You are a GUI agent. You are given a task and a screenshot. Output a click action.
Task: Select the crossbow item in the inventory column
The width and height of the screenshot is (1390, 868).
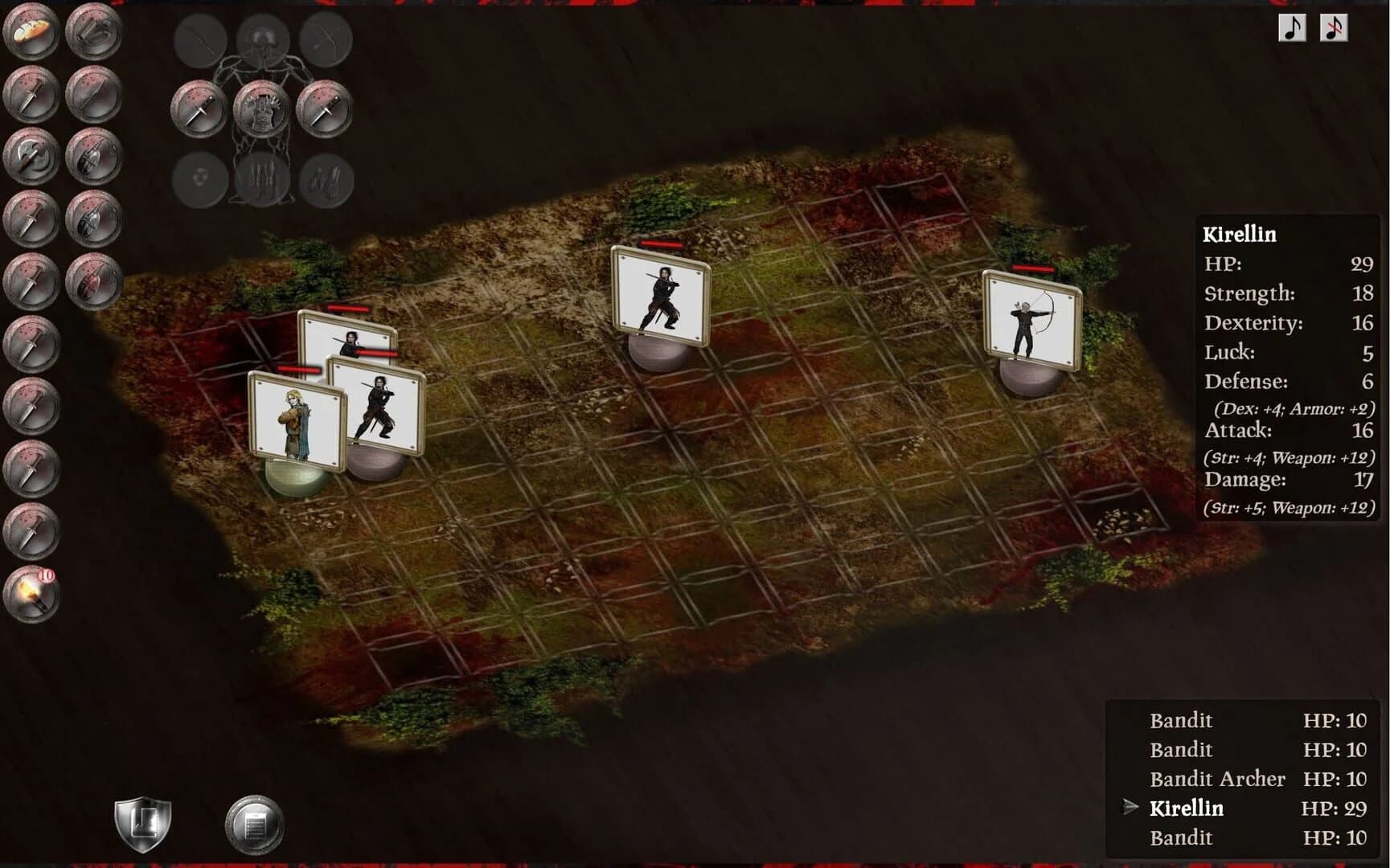(x=92, y=34)
